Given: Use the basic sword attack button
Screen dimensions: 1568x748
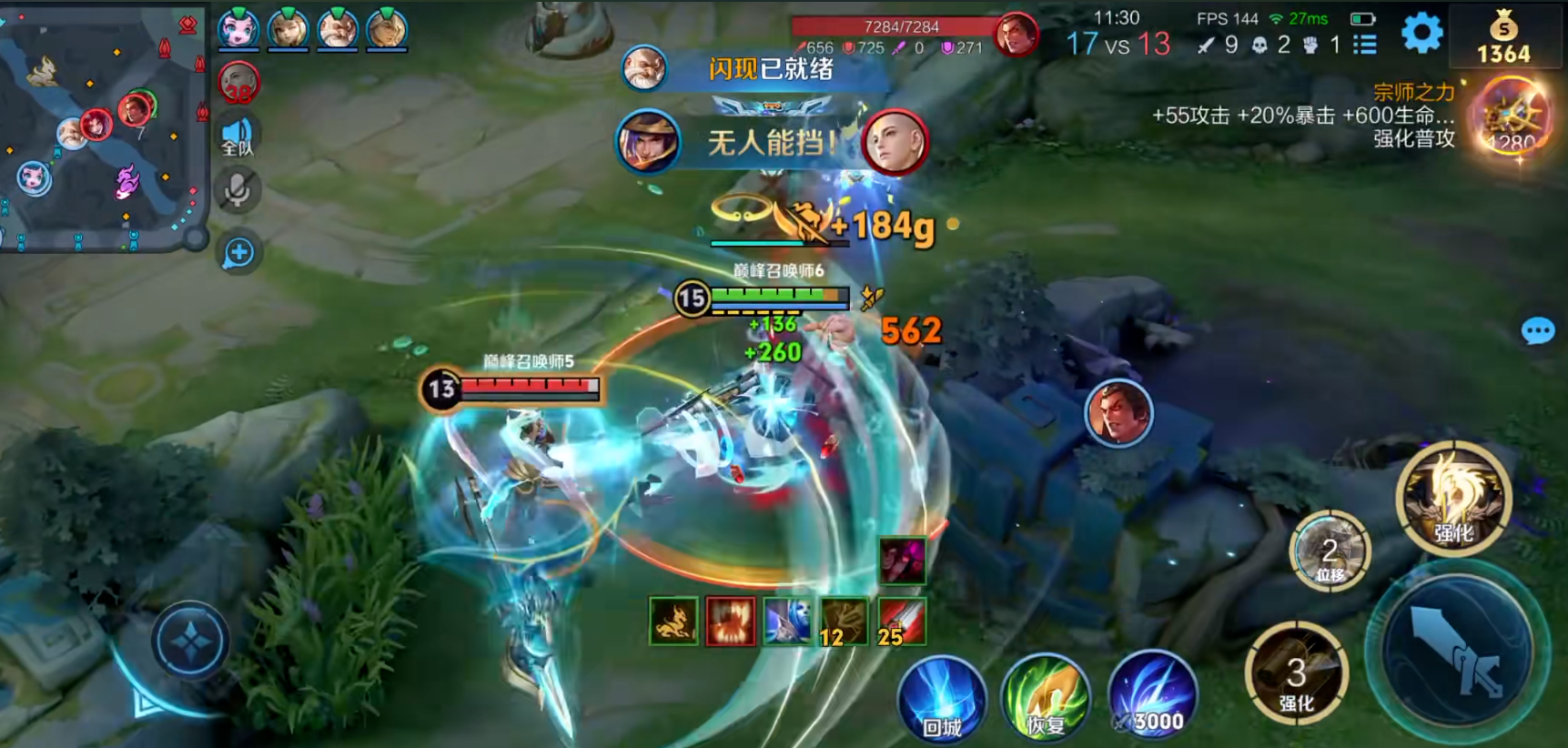Looking at the screenshot, I should [1458, 650].
